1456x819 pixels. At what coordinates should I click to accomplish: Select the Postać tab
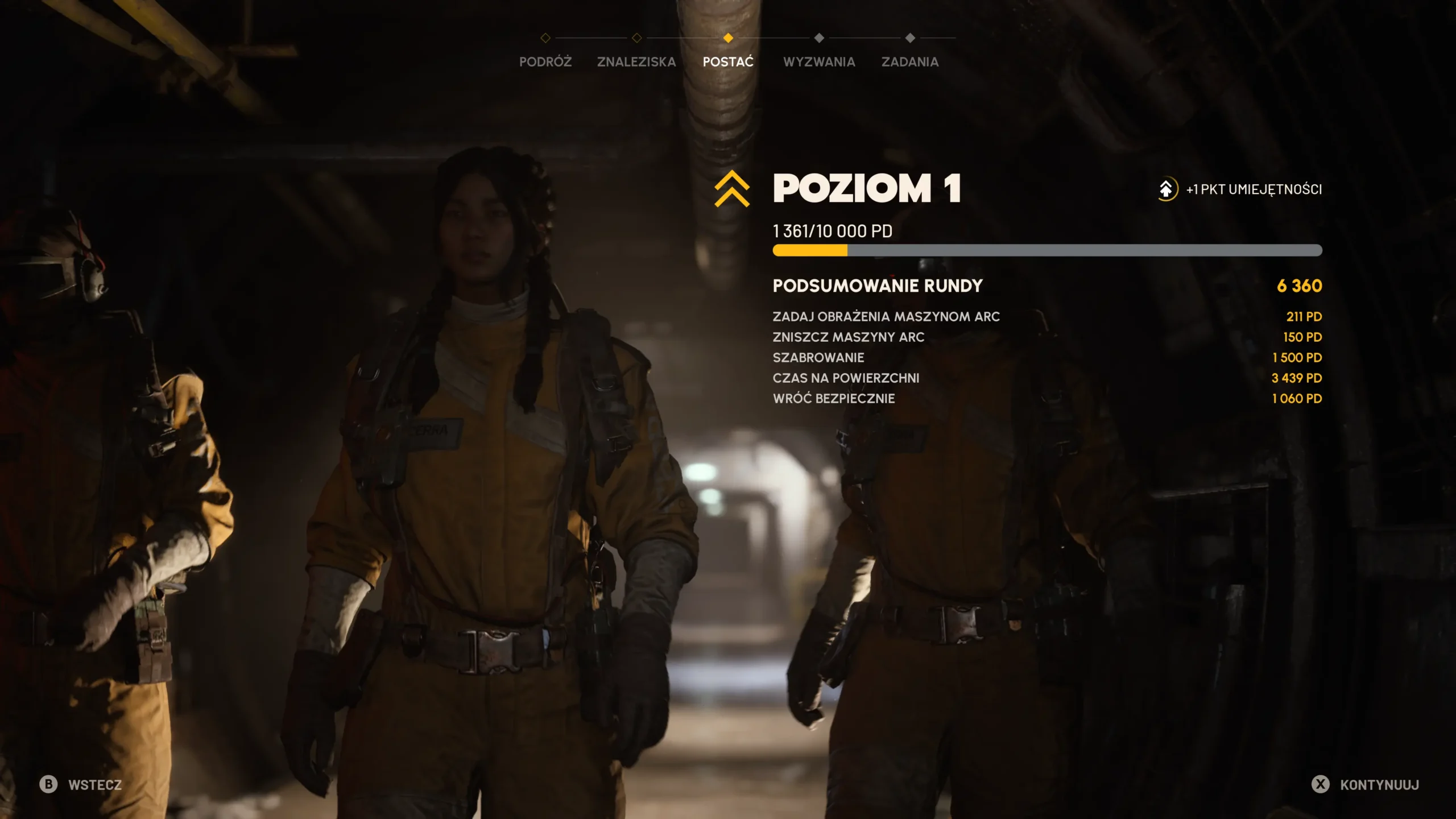728,61
